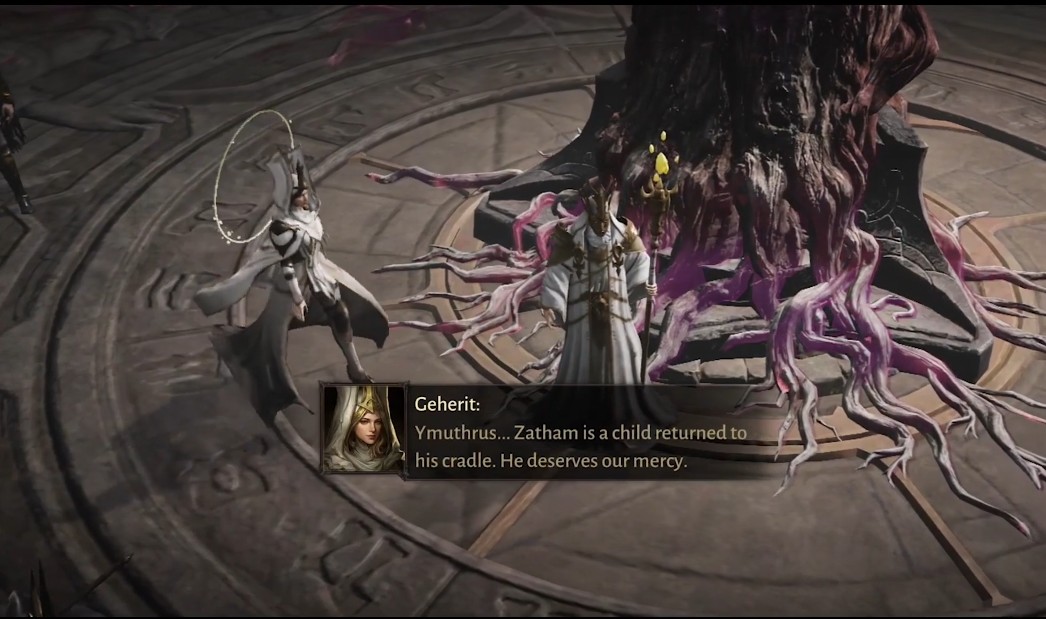The image size is (1046, 619).
Task: Advance Geherit's dialogue about Zatham
Action: click(x=580, y=447)
